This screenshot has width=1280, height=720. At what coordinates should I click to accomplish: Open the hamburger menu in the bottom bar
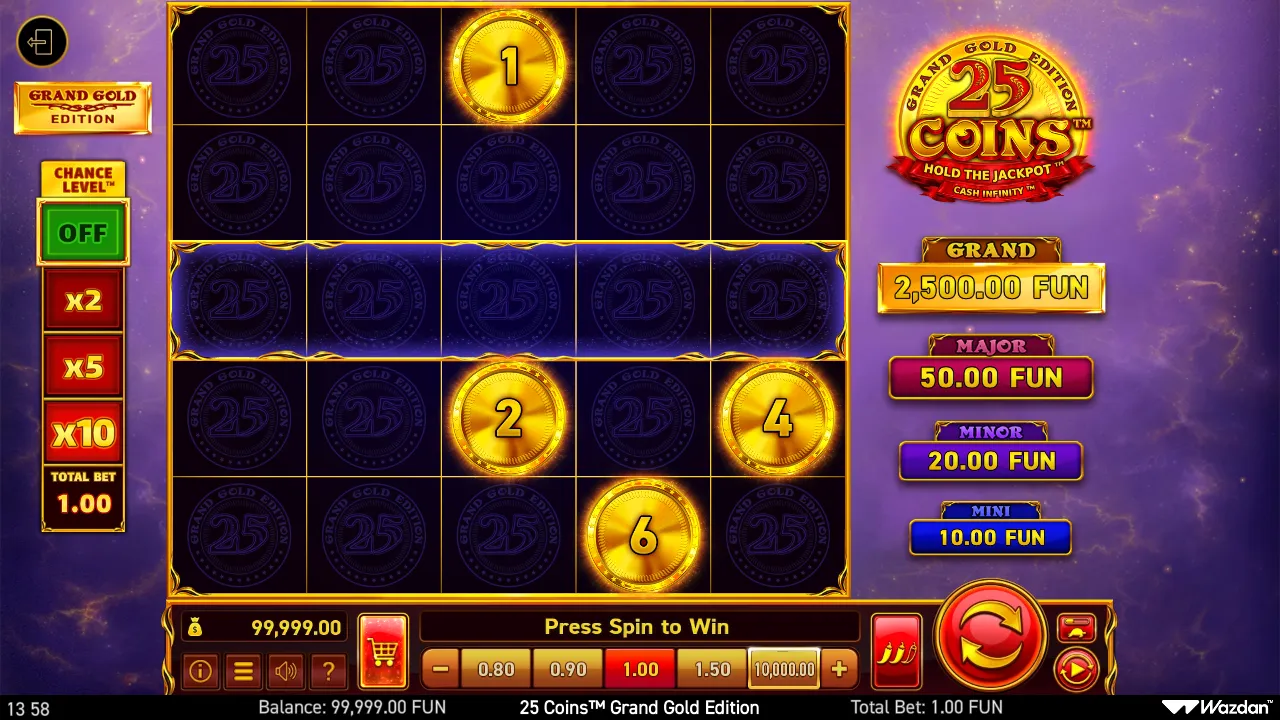(243, 671)
